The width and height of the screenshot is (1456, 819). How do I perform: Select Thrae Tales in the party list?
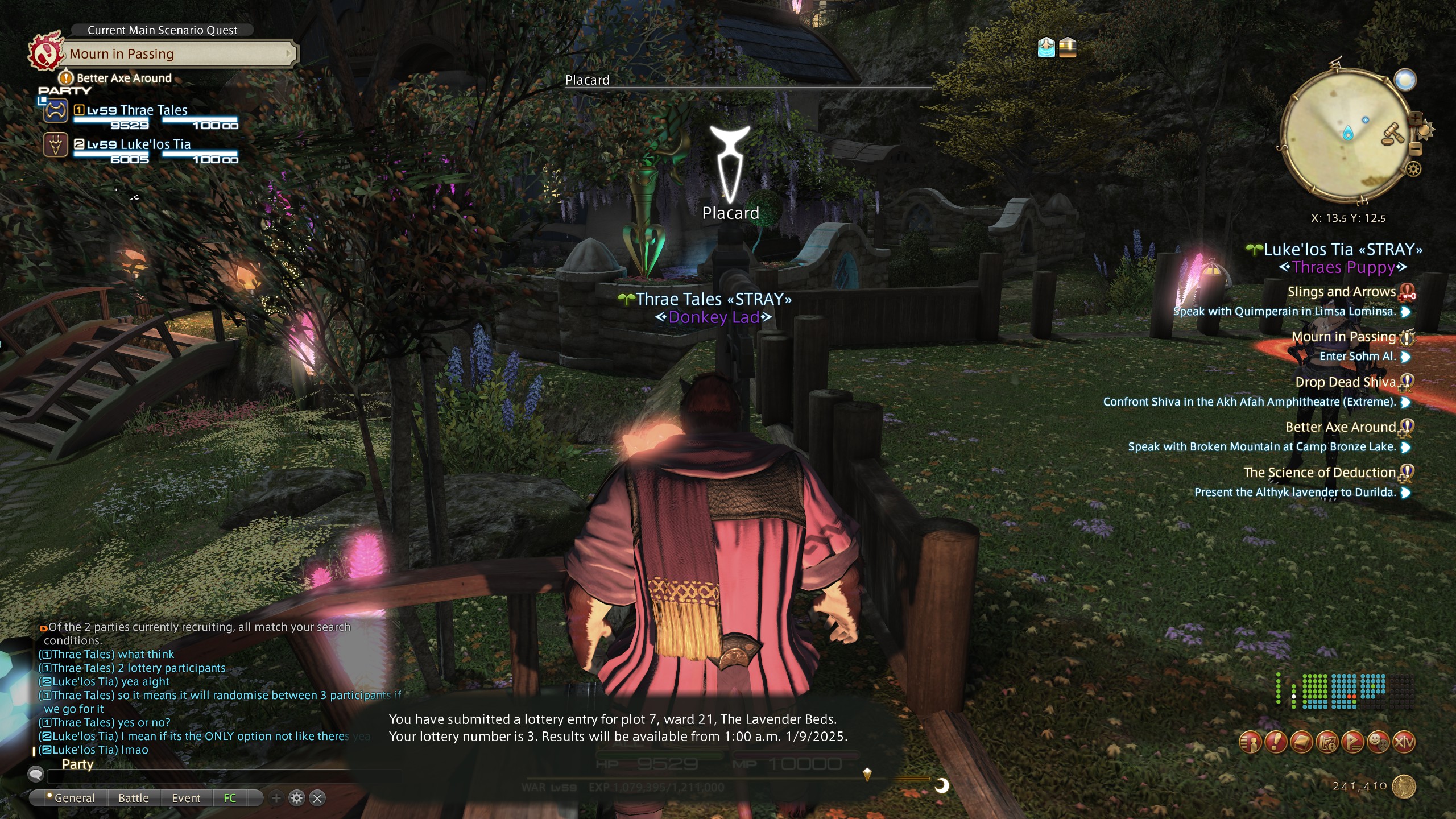pyautogui.click(x=154, y=110)
